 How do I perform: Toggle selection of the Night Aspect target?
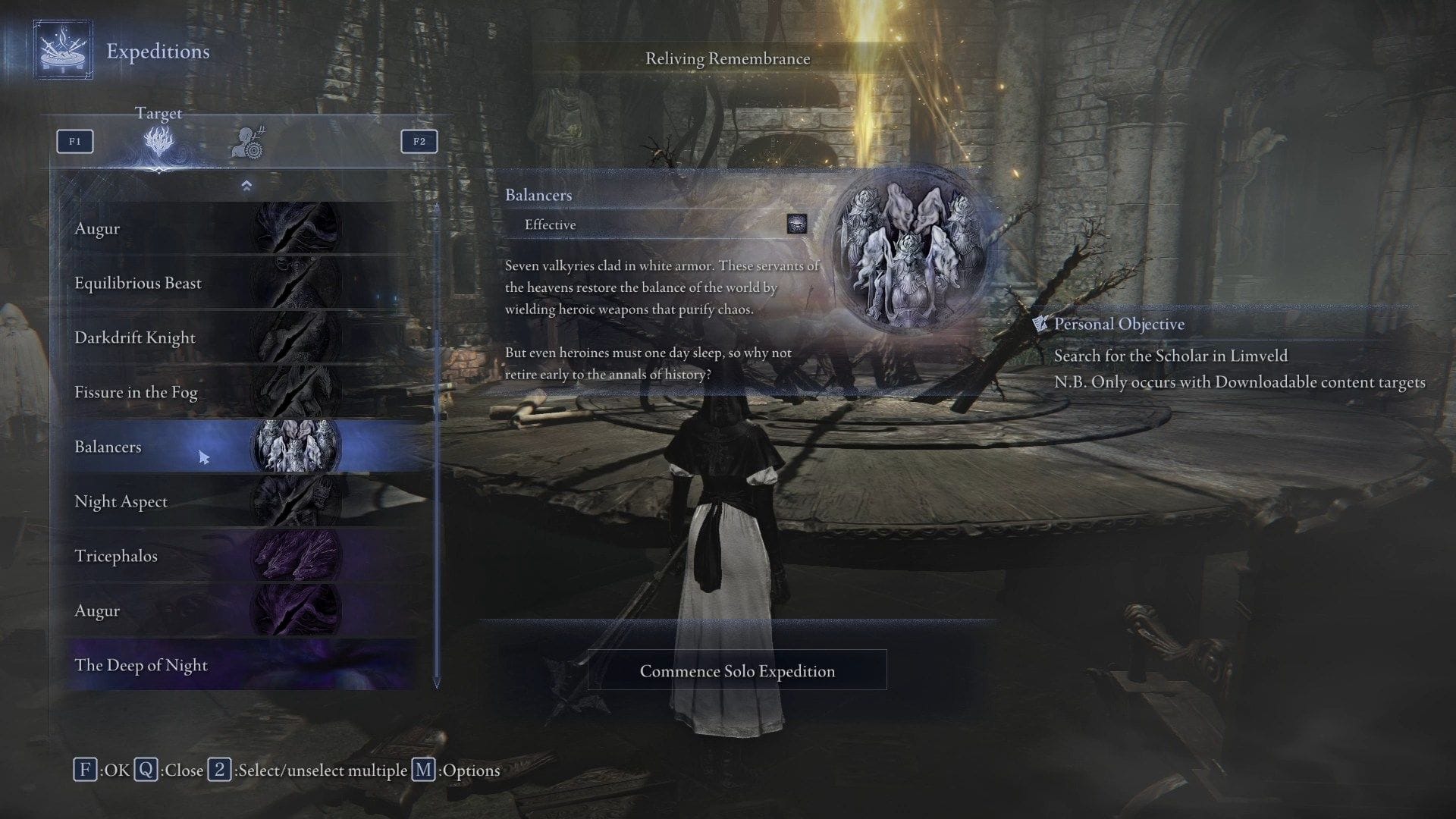click(x=152, y=501)
